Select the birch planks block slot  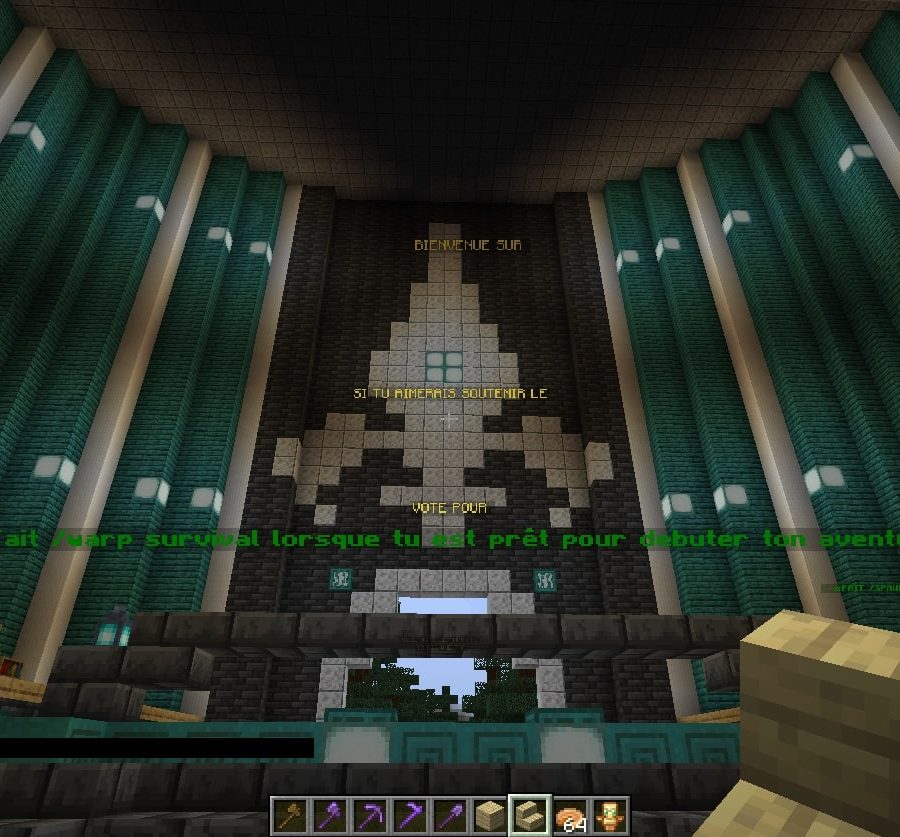click(x=489, y=816)
